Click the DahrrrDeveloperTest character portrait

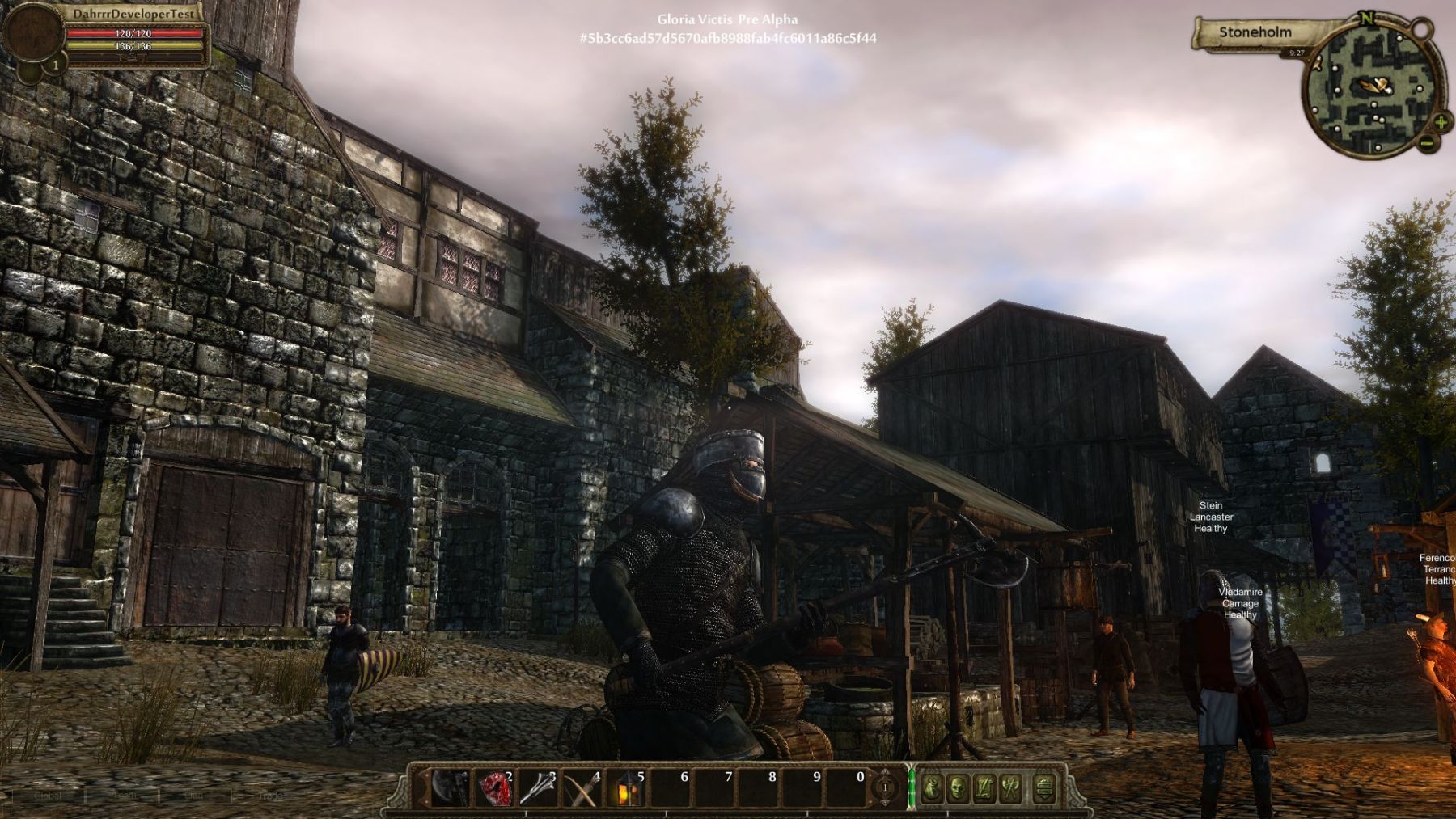coord(32,34)
